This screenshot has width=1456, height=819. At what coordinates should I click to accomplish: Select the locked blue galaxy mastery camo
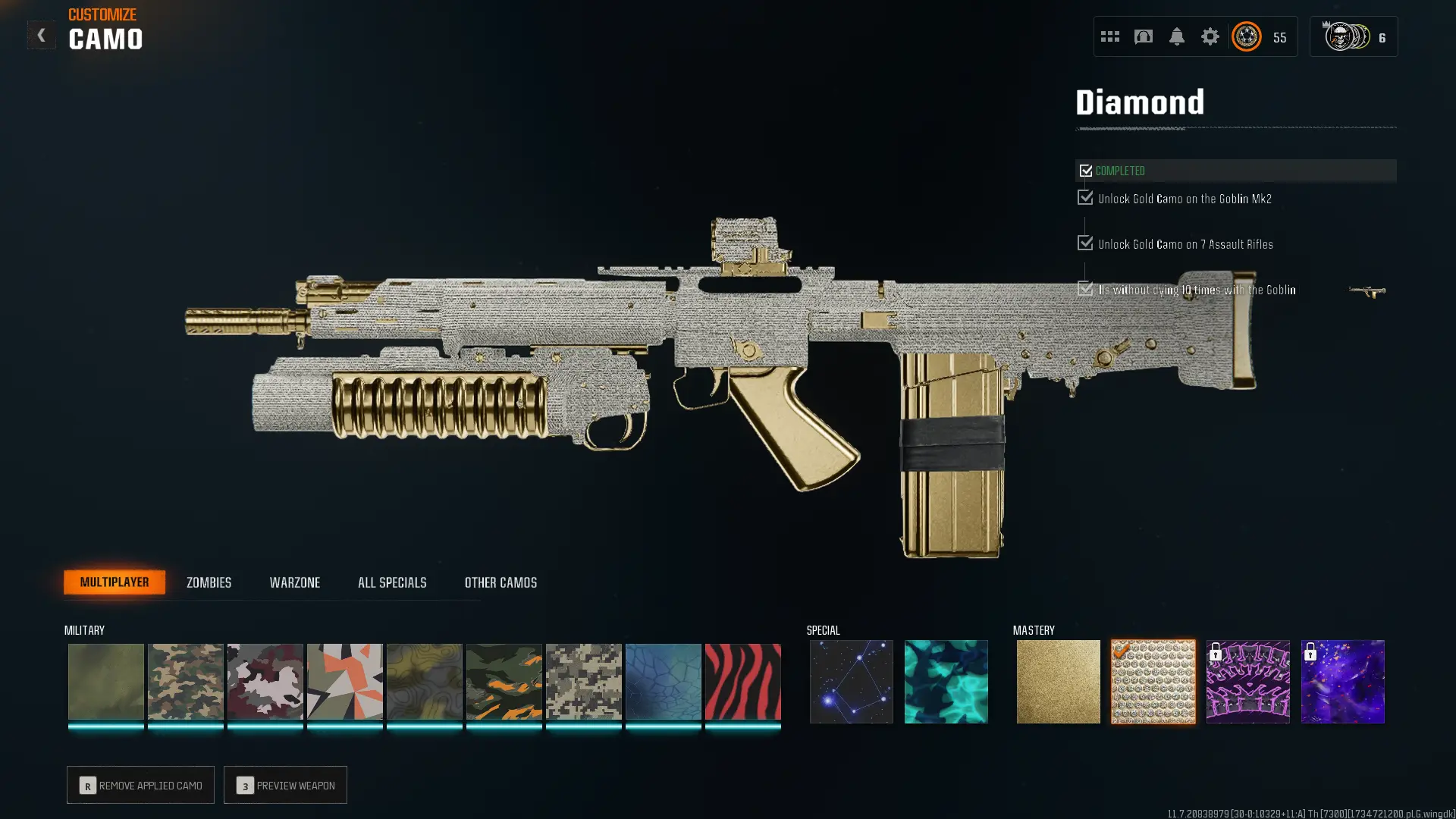(x=1342, y=681)
